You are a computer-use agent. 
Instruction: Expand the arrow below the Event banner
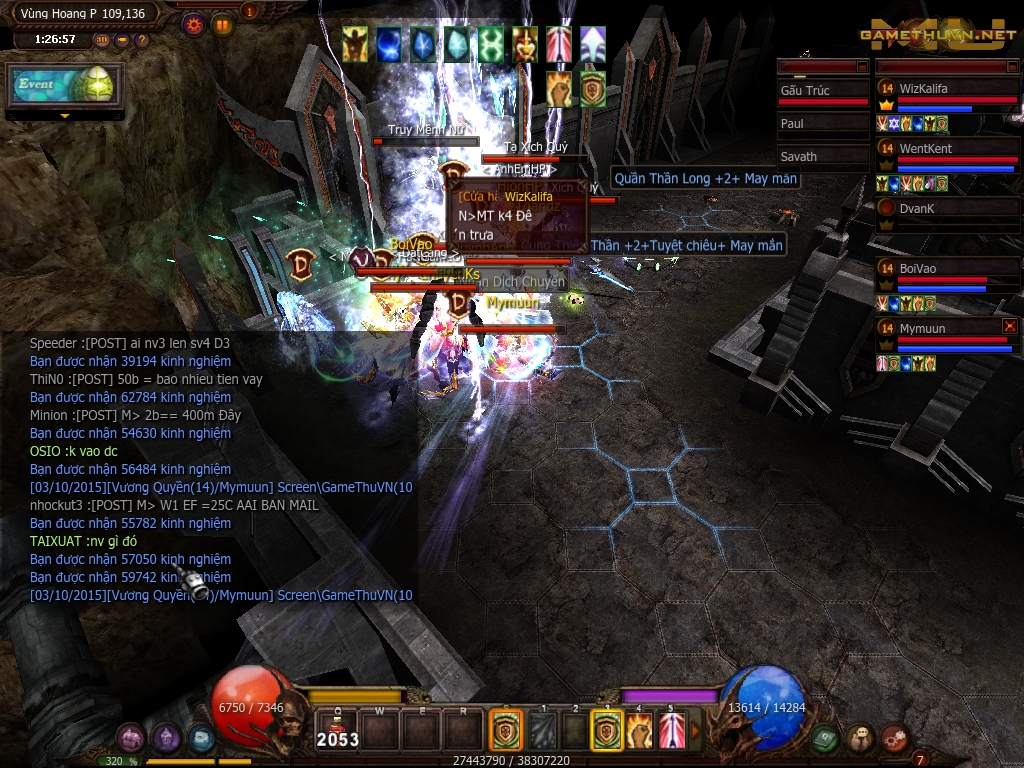65,116
